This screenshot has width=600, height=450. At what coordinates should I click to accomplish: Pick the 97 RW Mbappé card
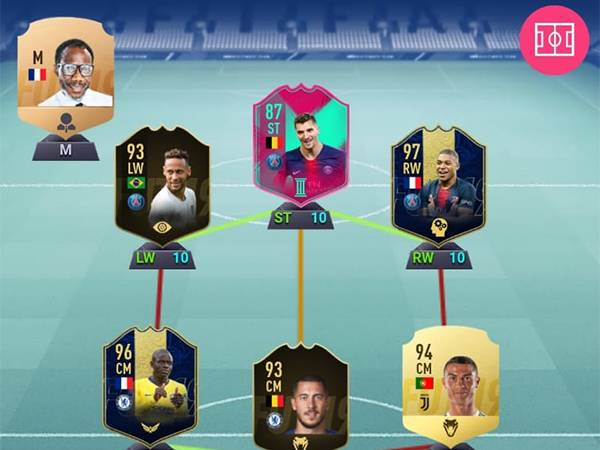pyautogui.click(x=440, y=185)
